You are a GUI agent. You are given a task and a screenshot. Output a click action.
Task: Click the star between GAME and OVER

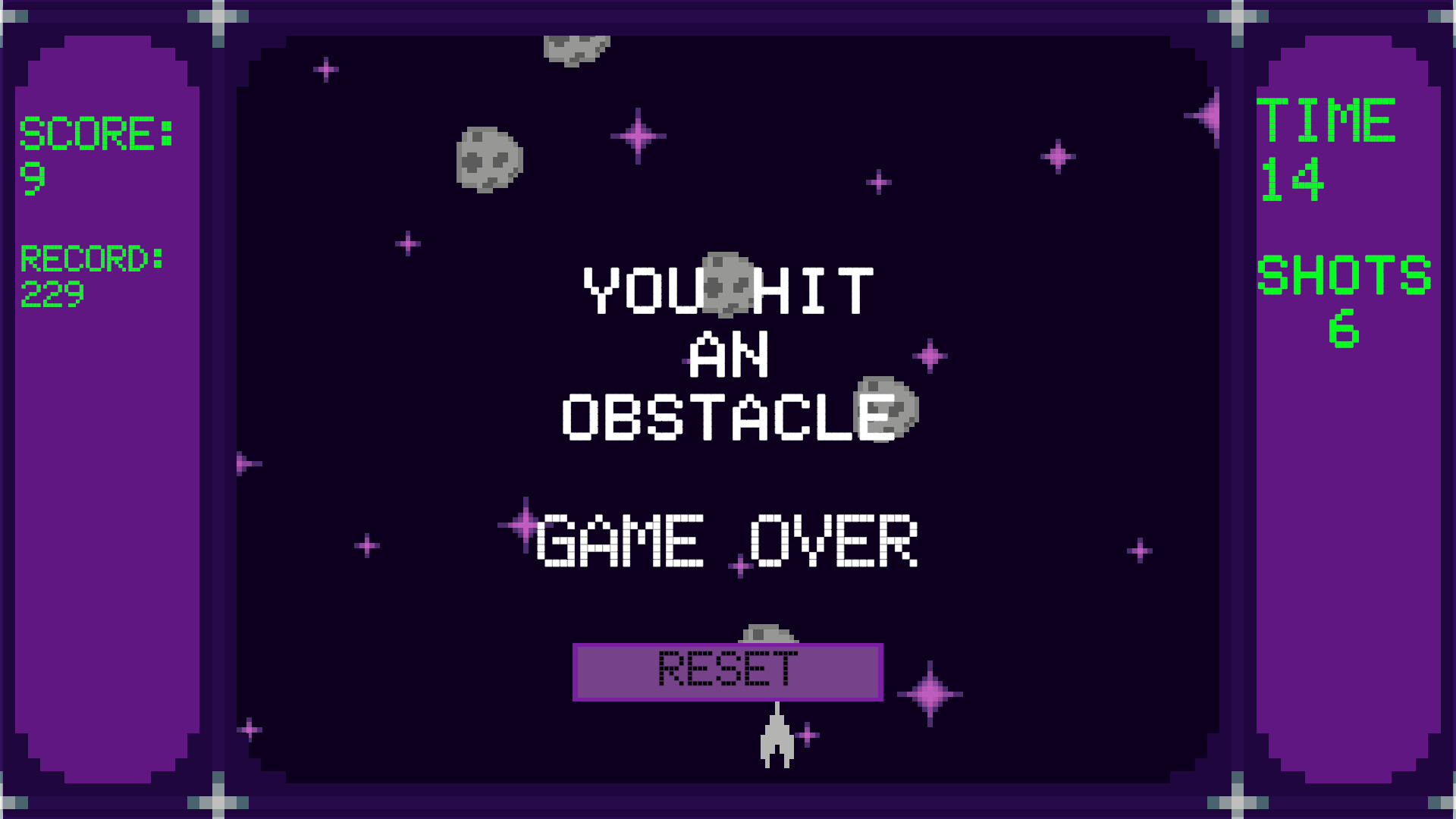pos(739,565)
